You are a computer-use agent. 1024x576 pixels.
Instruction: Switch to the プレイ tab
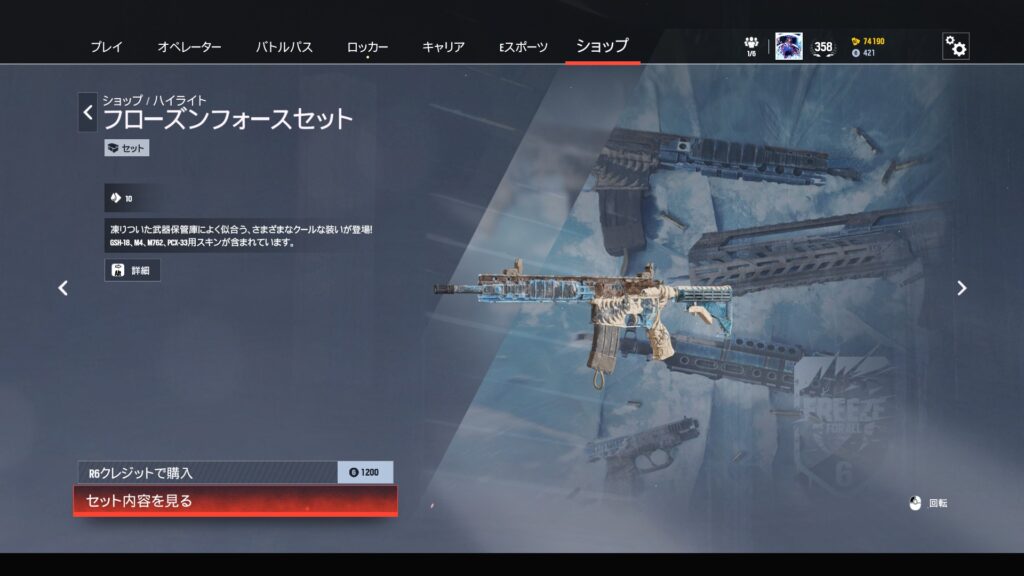tap(107, 47)
